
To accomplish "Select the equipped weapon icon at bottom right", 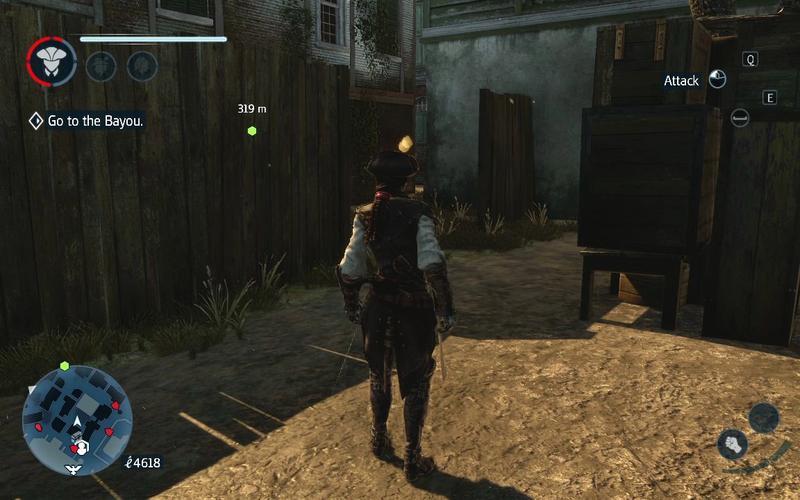I will point(734,445).
